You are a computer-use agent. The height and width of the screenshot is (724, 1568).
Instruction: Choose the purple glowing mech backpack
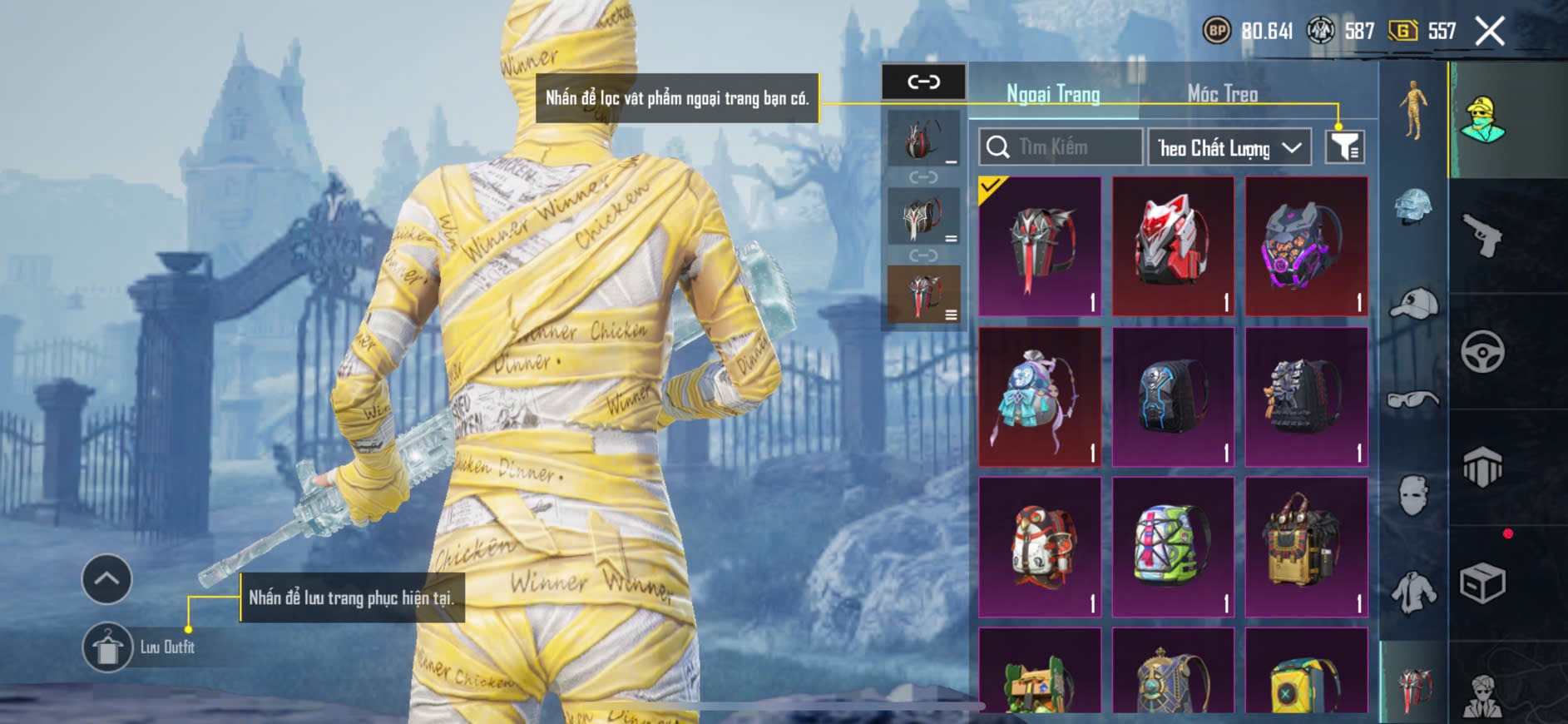point(1306,246)
